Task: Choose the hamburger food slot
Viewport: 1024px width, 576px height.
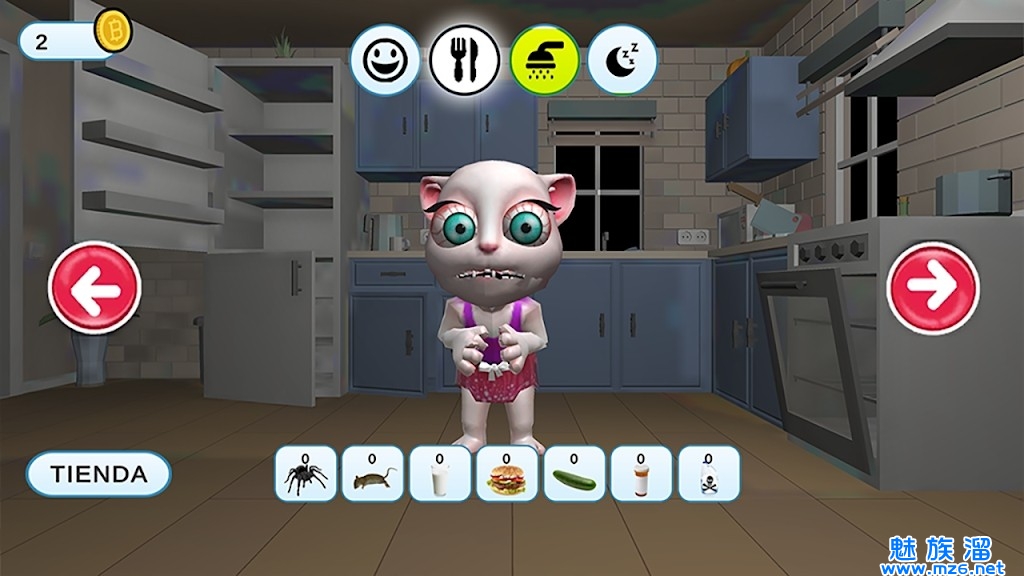Action: [x=507, y=474]
